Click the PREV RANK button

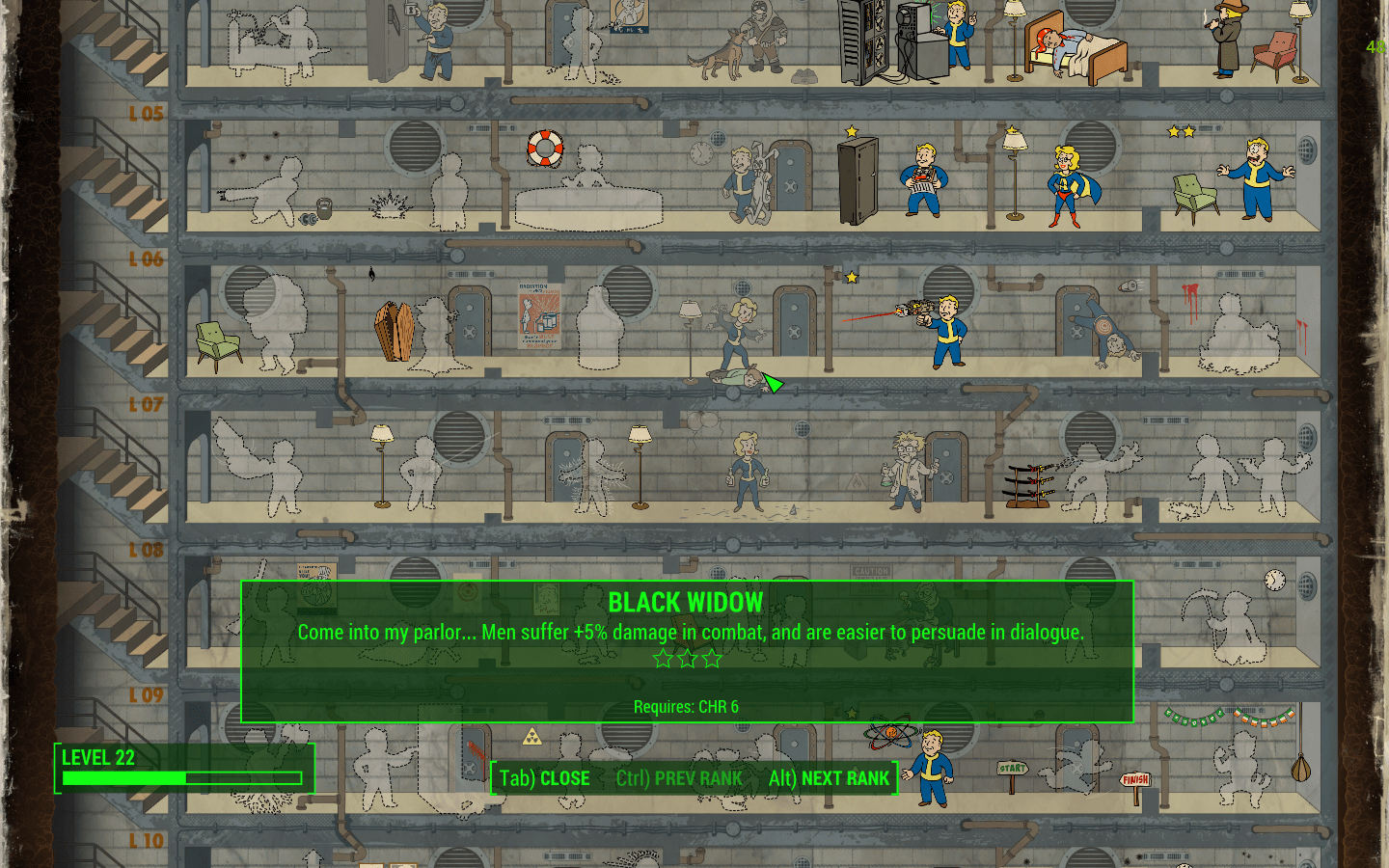[x=679, y=778]
